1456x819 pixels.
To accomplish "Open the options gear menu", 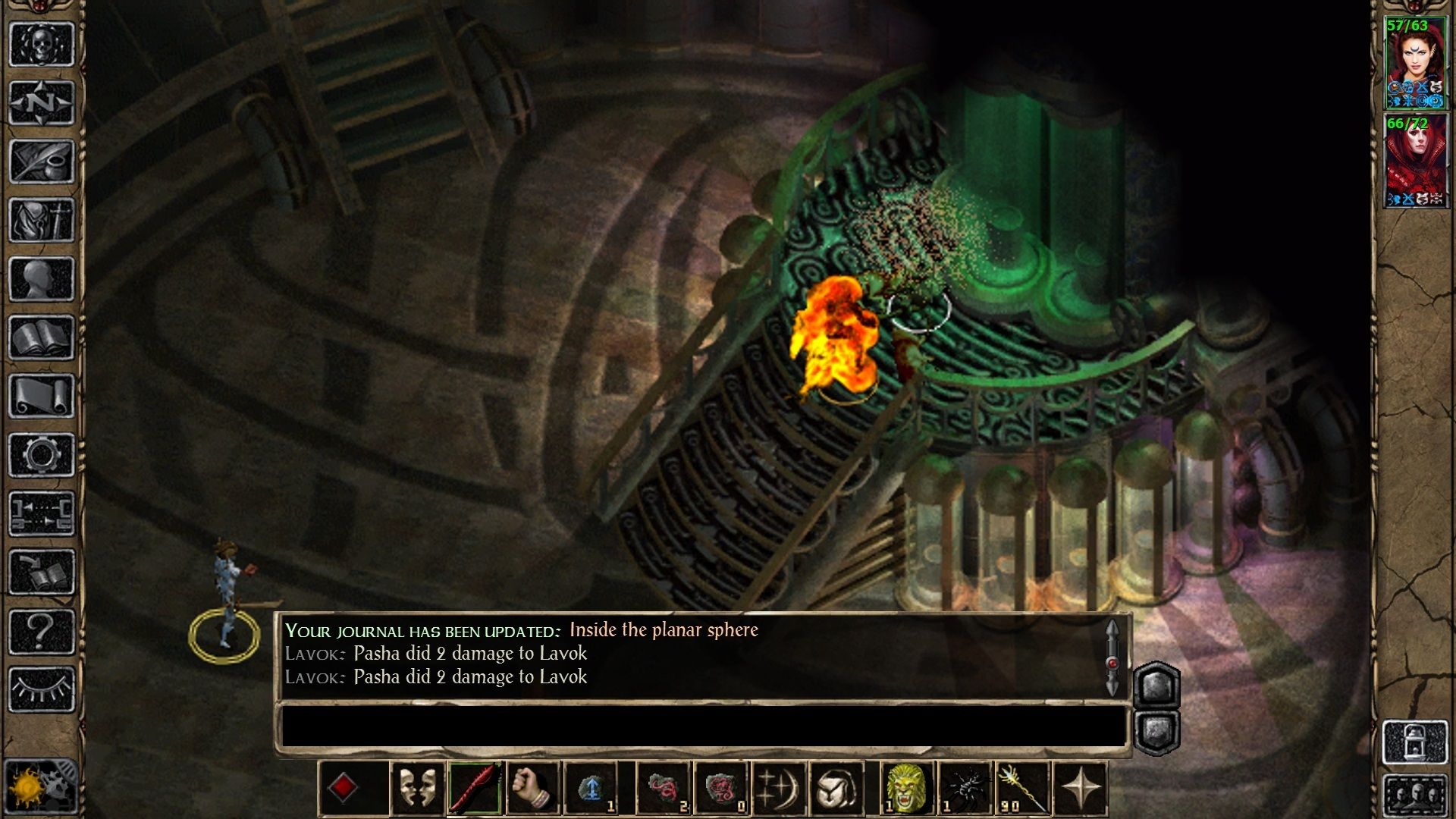I will coord(42,455).
